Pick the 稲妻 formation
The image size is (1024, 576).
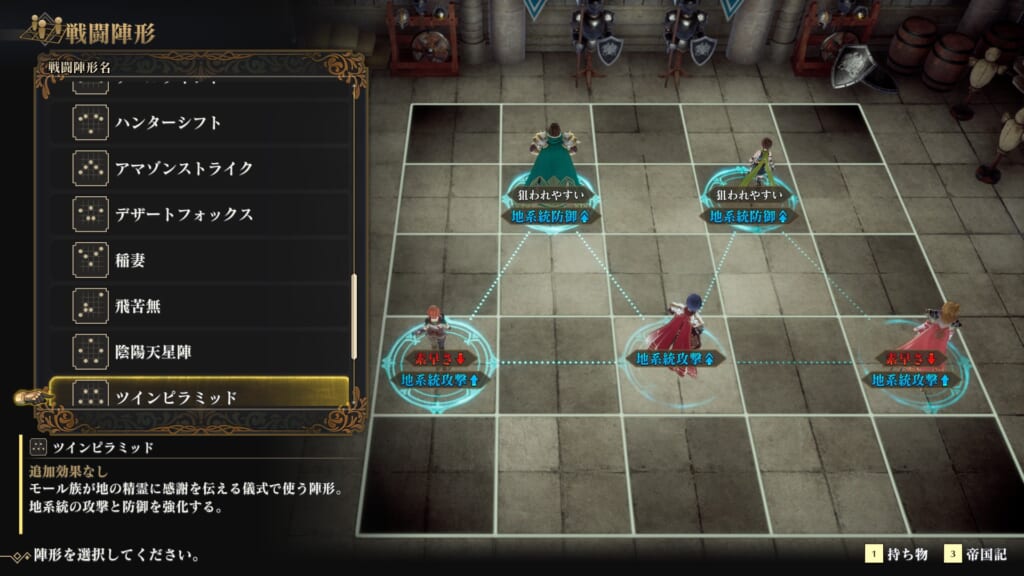[x=200, y=260]
